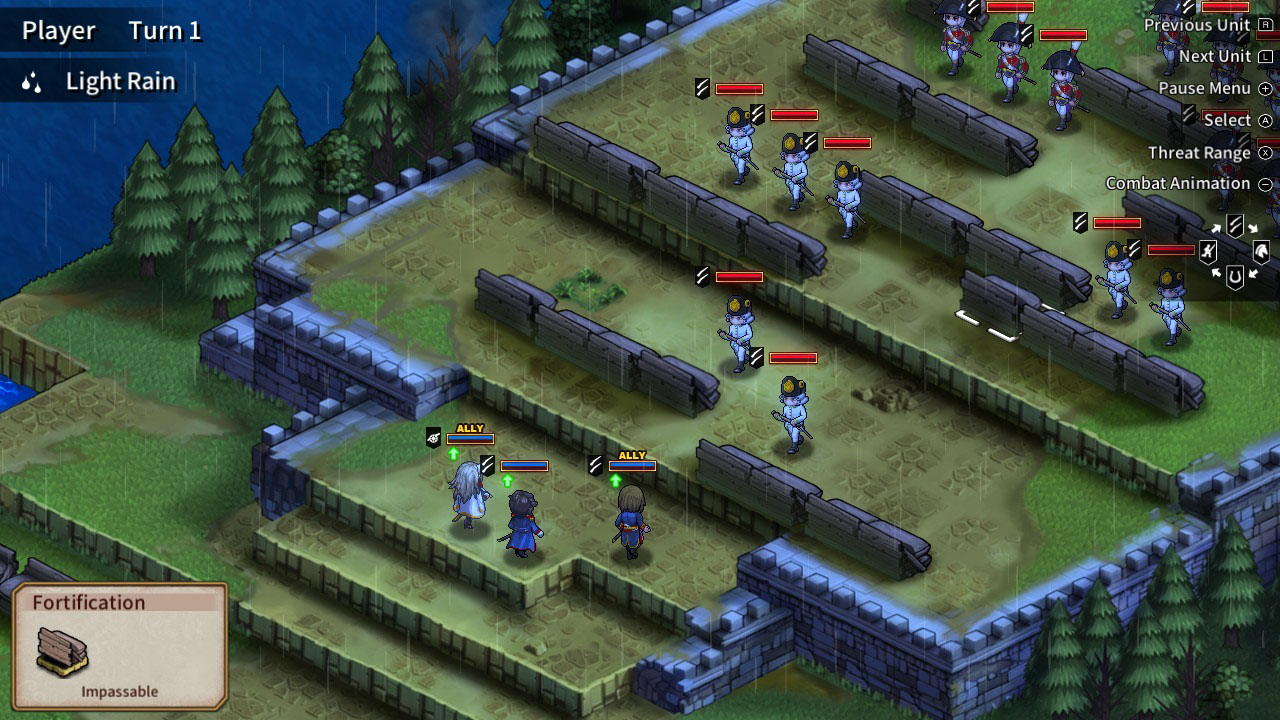Click the class emblem beside middle ally's health bar
The height and width of the screenshot is (720, 1280).
tap(486, 465)
